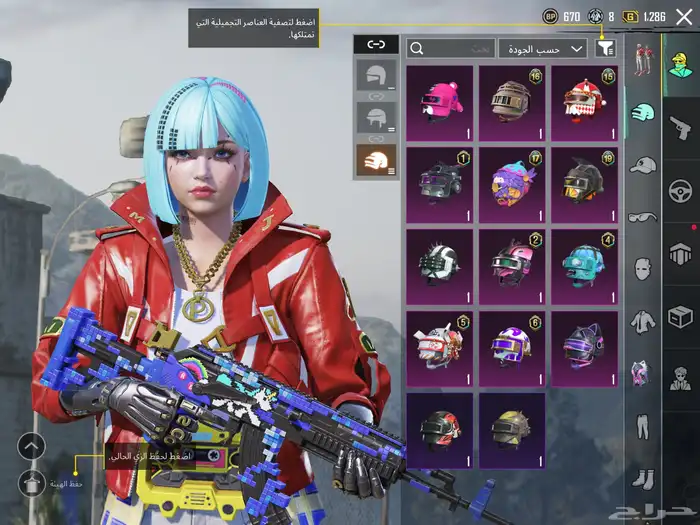Select the level 3 helmet slot
The height and width of the screenshot is (525, 700).
[376, 159]
